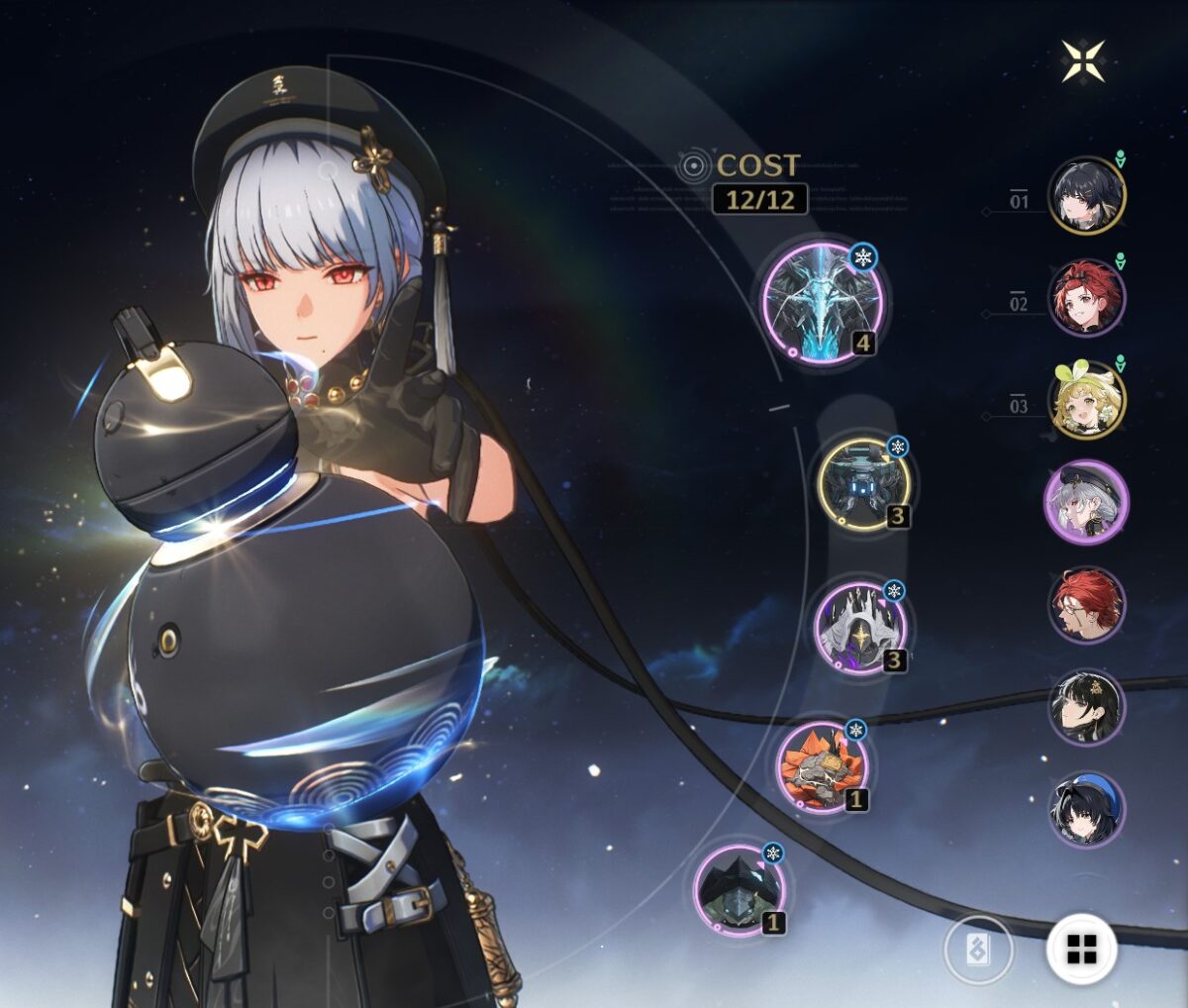The image size is (1188, 1008).
Task: Select the cost 4 ice dragon echo
Action: [822, 300]
